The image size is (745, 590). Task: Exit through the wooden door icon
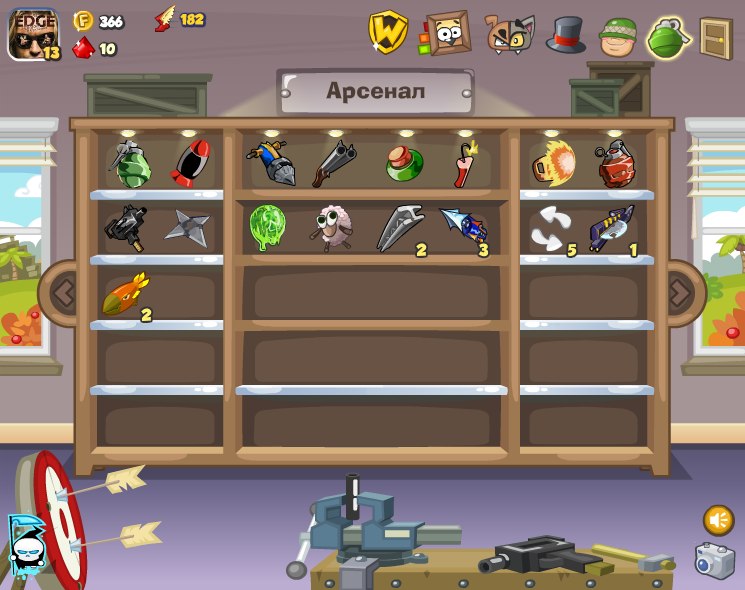715,38
